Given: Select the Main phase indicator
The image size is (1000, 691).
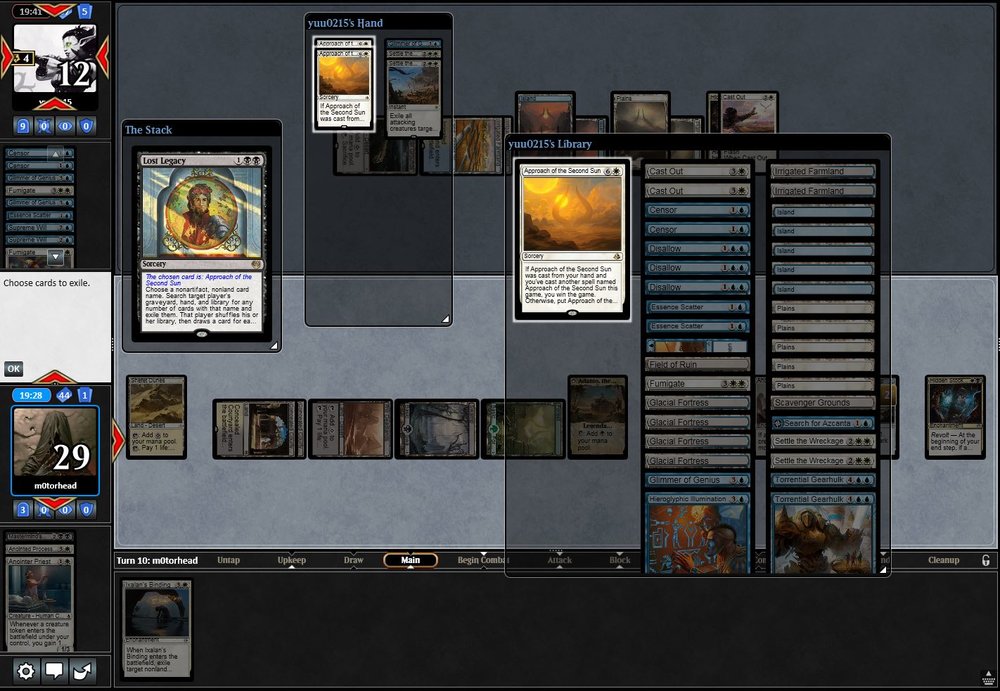Looking at the screenshot, I should 410,560.
